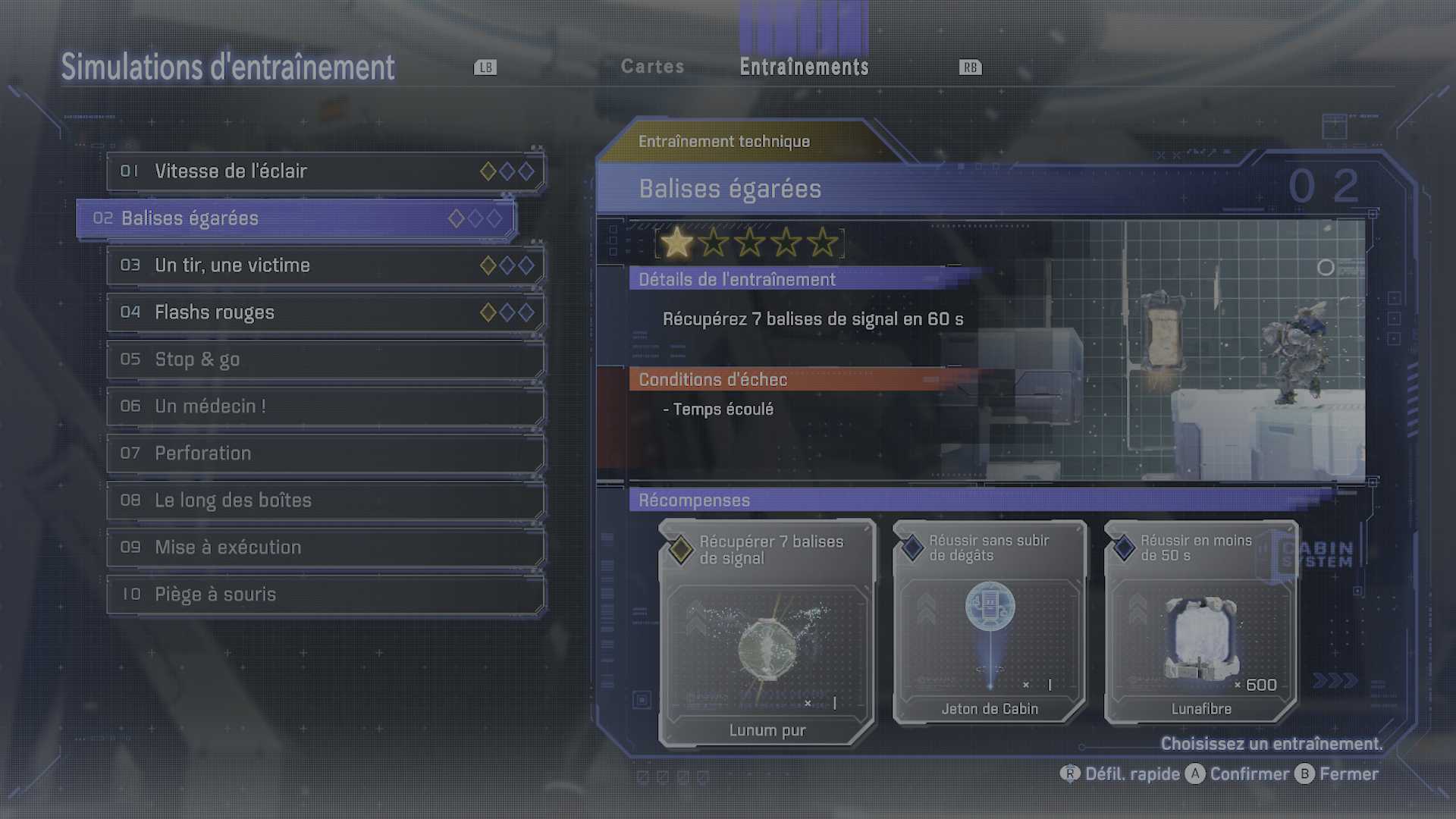Select training 01 Vitesse de l'éclair

325,171
